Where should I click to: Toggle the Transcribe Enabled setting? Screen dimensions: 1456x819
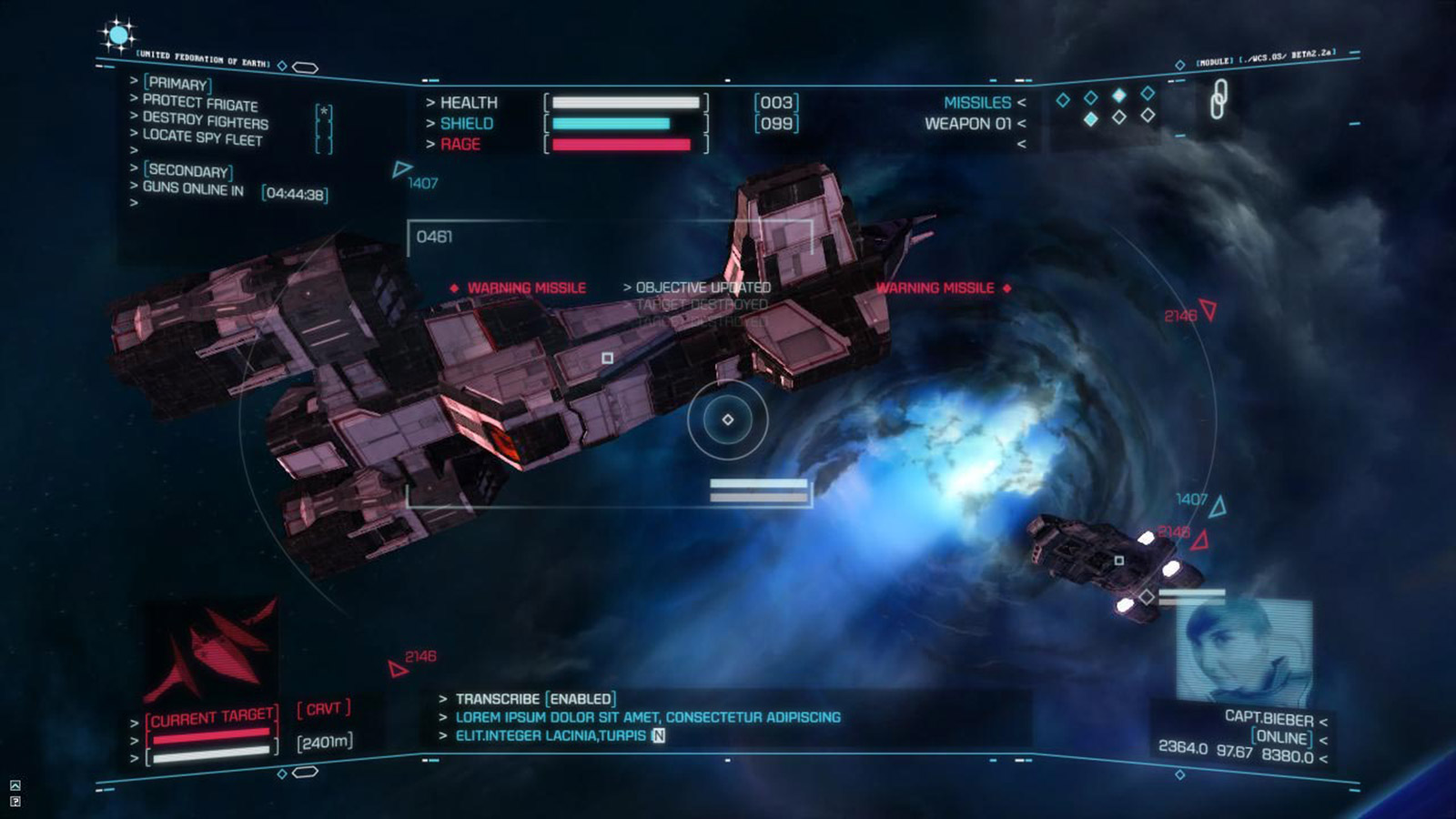(535, 699)
